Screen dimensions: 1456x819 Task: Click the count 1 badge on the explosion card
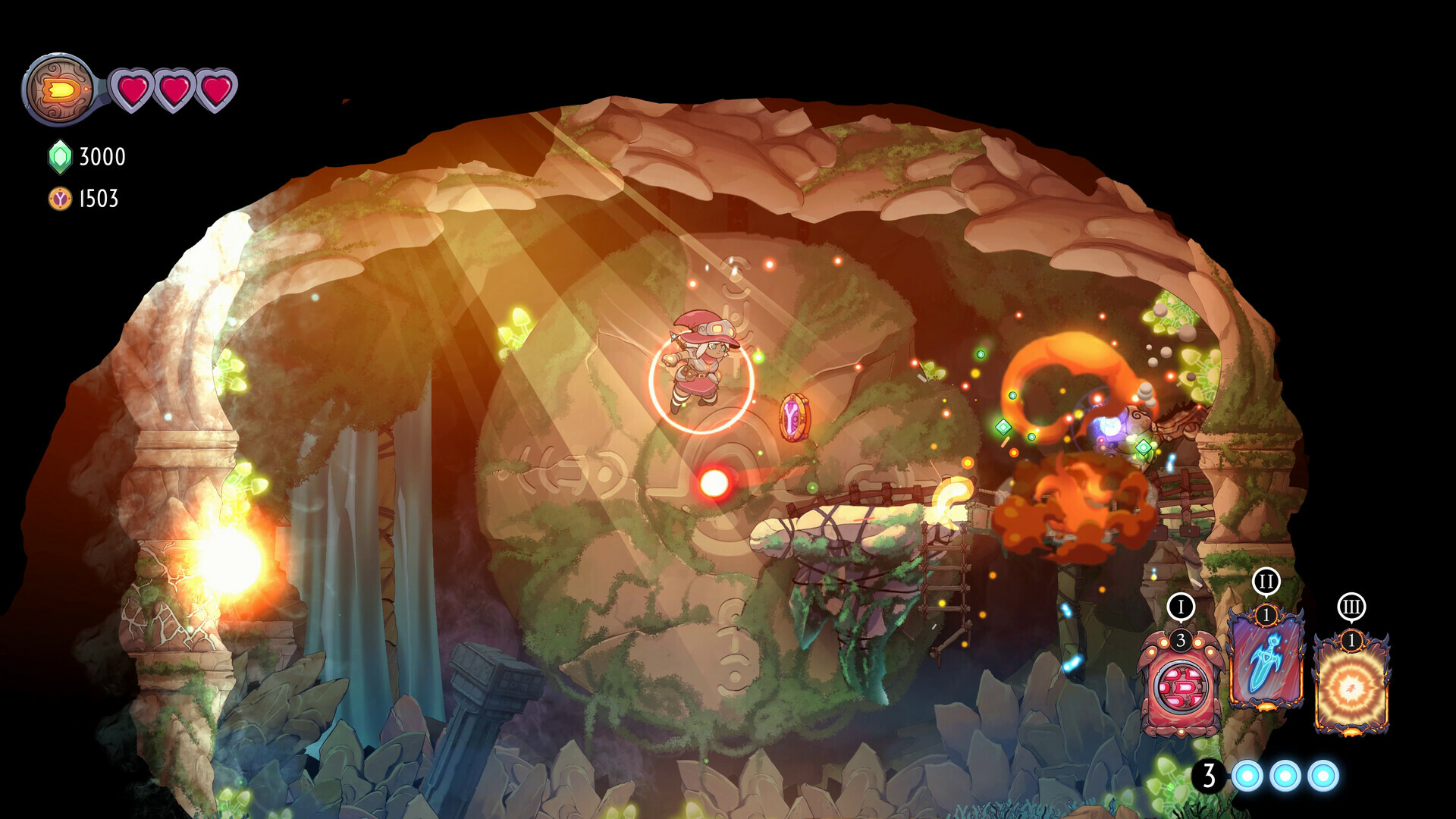[x=1351, y=639]
